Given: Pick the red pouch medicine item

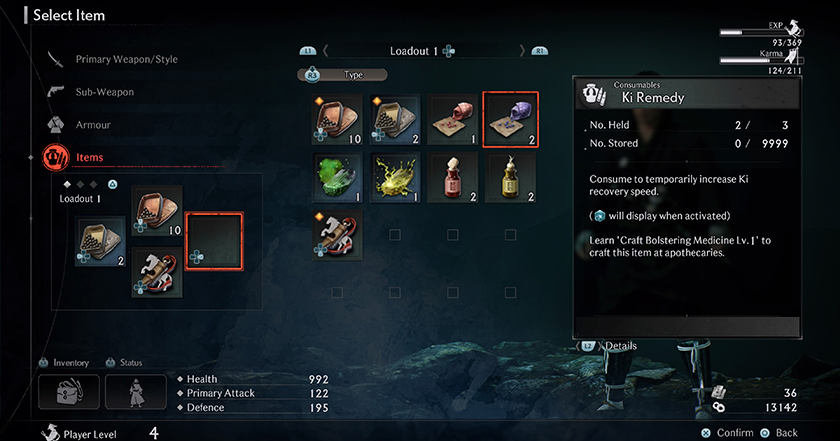Looking at the screenshot, I should tap(453, 119).
